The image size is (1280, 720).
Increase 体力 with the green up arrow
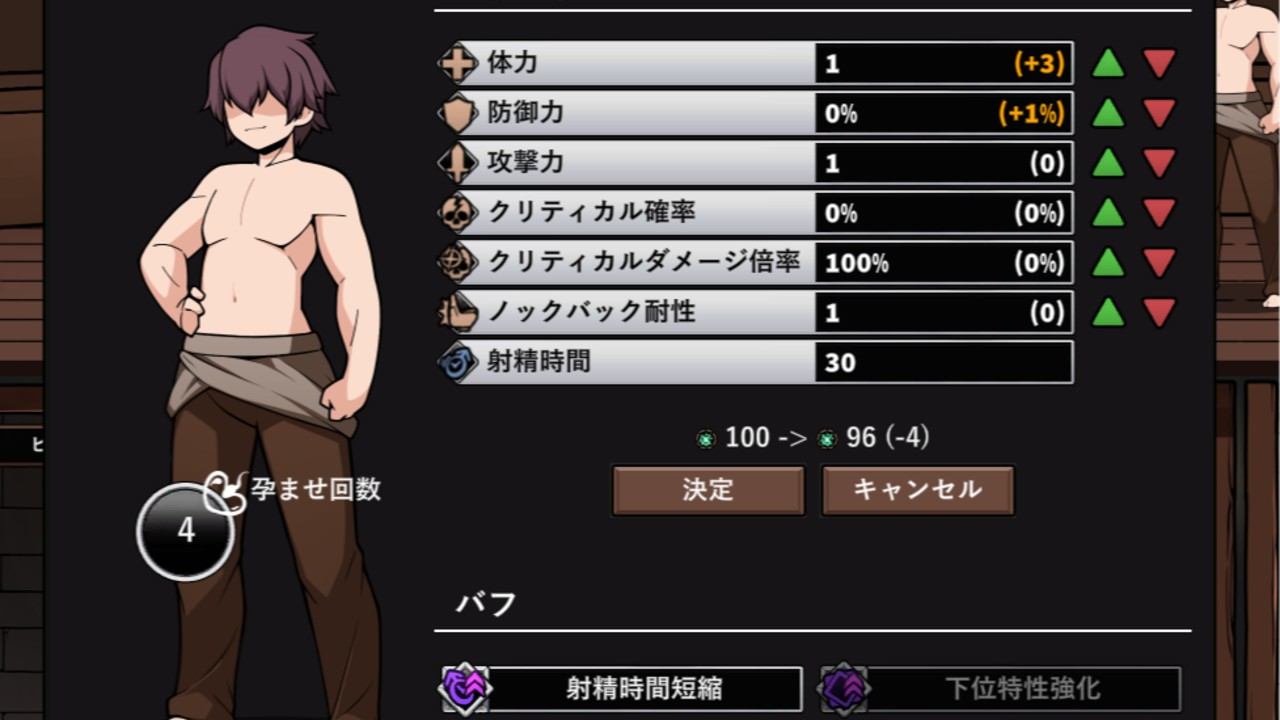(x=1108, y=64)
